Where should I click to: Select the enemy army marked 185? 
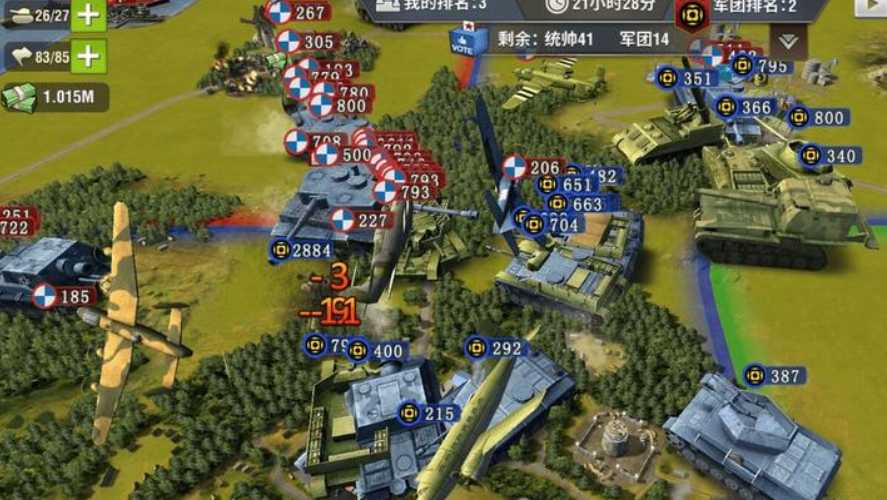pos(62,296)
